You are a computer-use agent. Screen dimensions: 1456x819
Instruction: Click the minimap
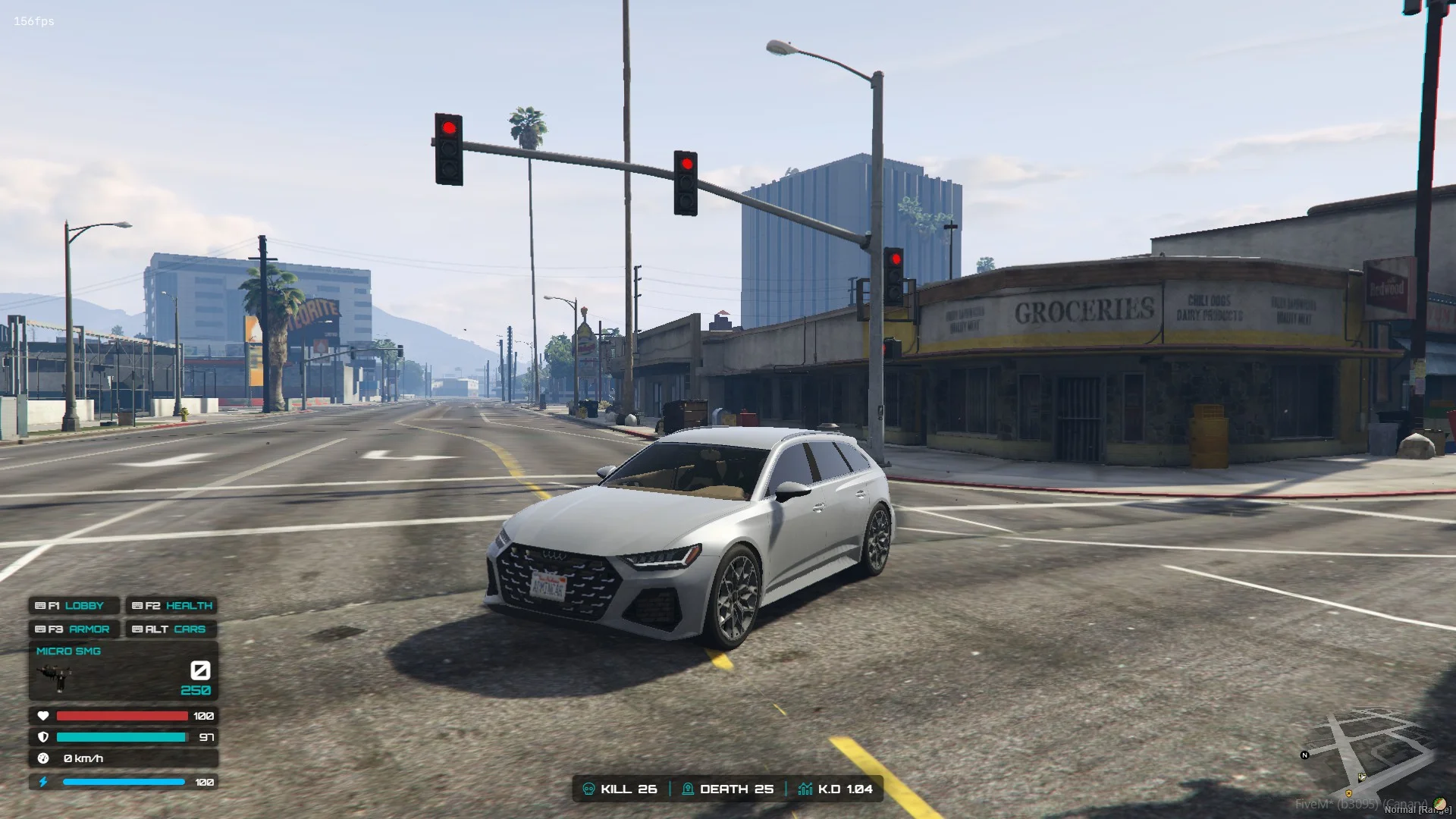tap(1367, 754)
